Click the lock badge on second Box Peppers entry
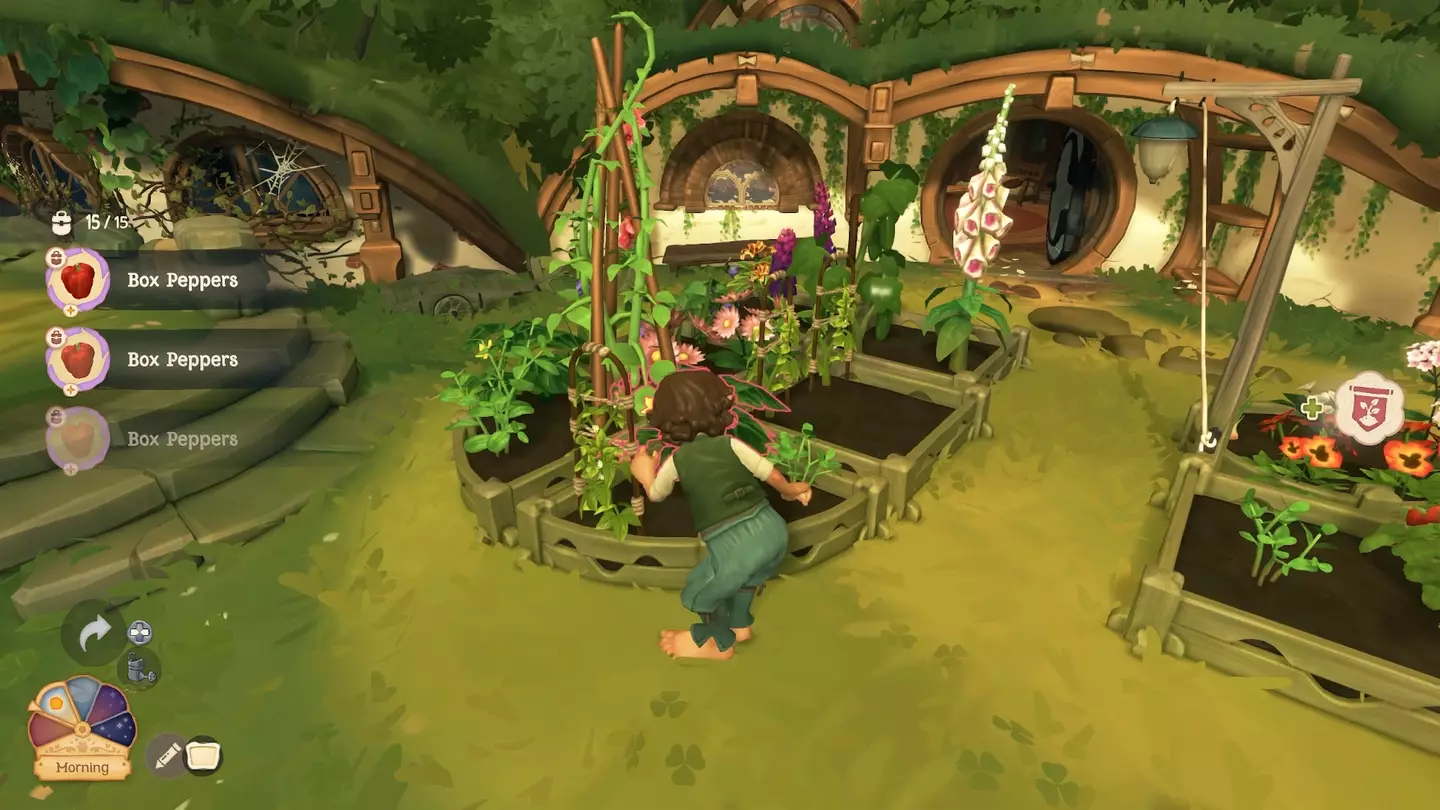Screen dimensions: 1440x810 pyautogui.click(x=57, y=335)
